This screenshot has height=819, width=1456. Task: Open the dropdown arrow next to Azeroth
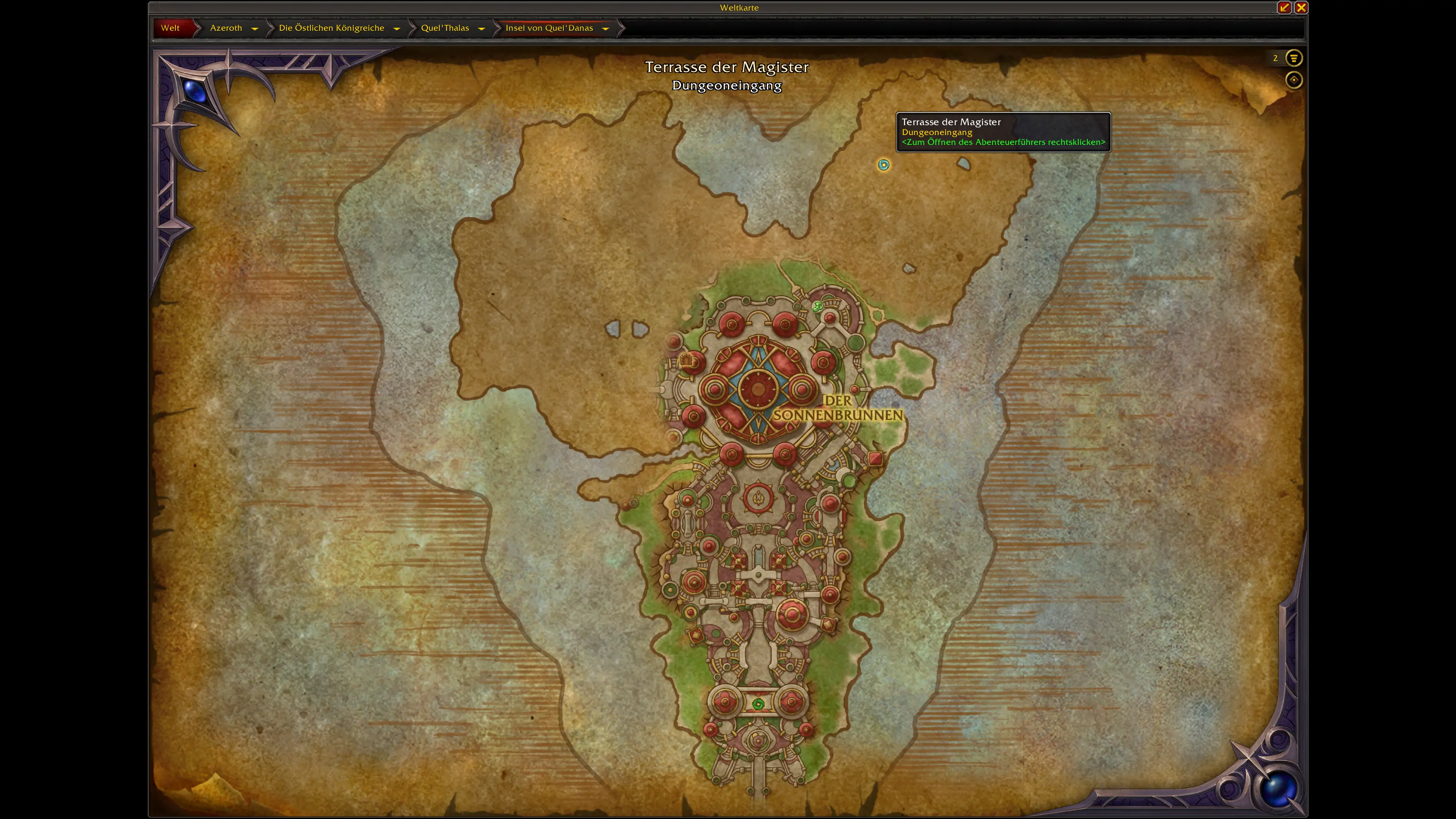point(254,28)
